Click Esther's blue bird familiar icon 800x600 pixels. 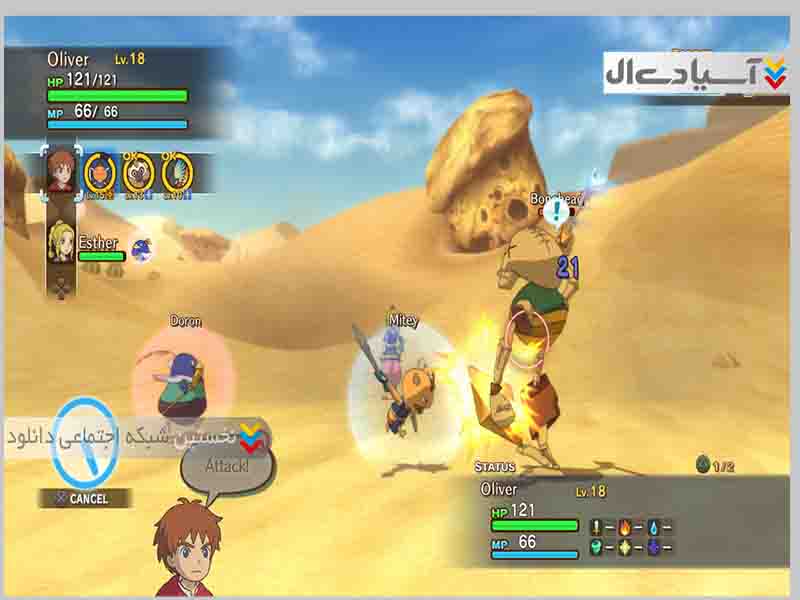(142, 248)
